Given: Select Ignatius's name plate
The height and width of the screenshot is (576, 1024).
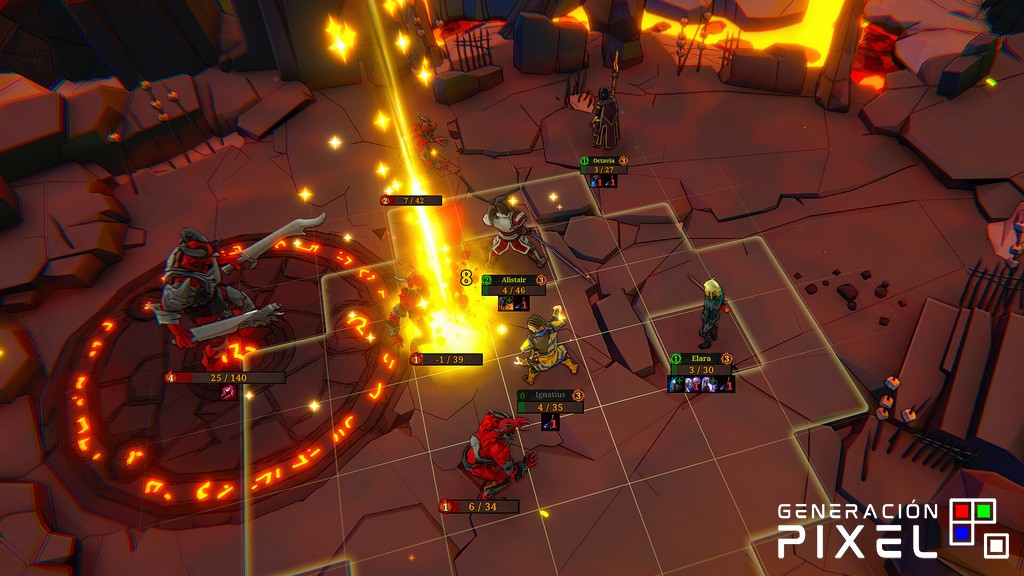Looking at the screenshot, I should tap(549, 395).
